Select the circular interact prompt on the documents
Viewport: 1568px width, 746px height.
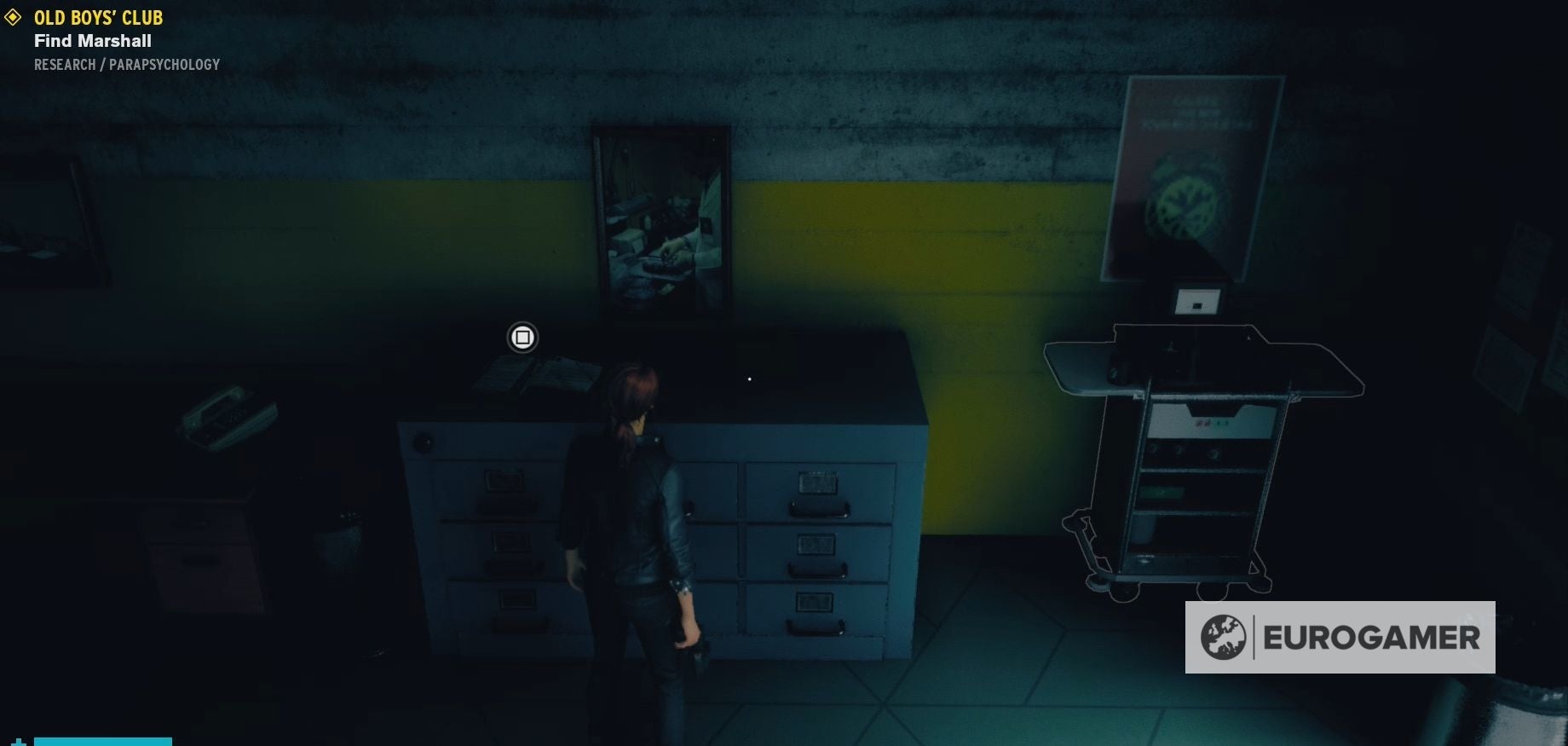tap(522, 338)
